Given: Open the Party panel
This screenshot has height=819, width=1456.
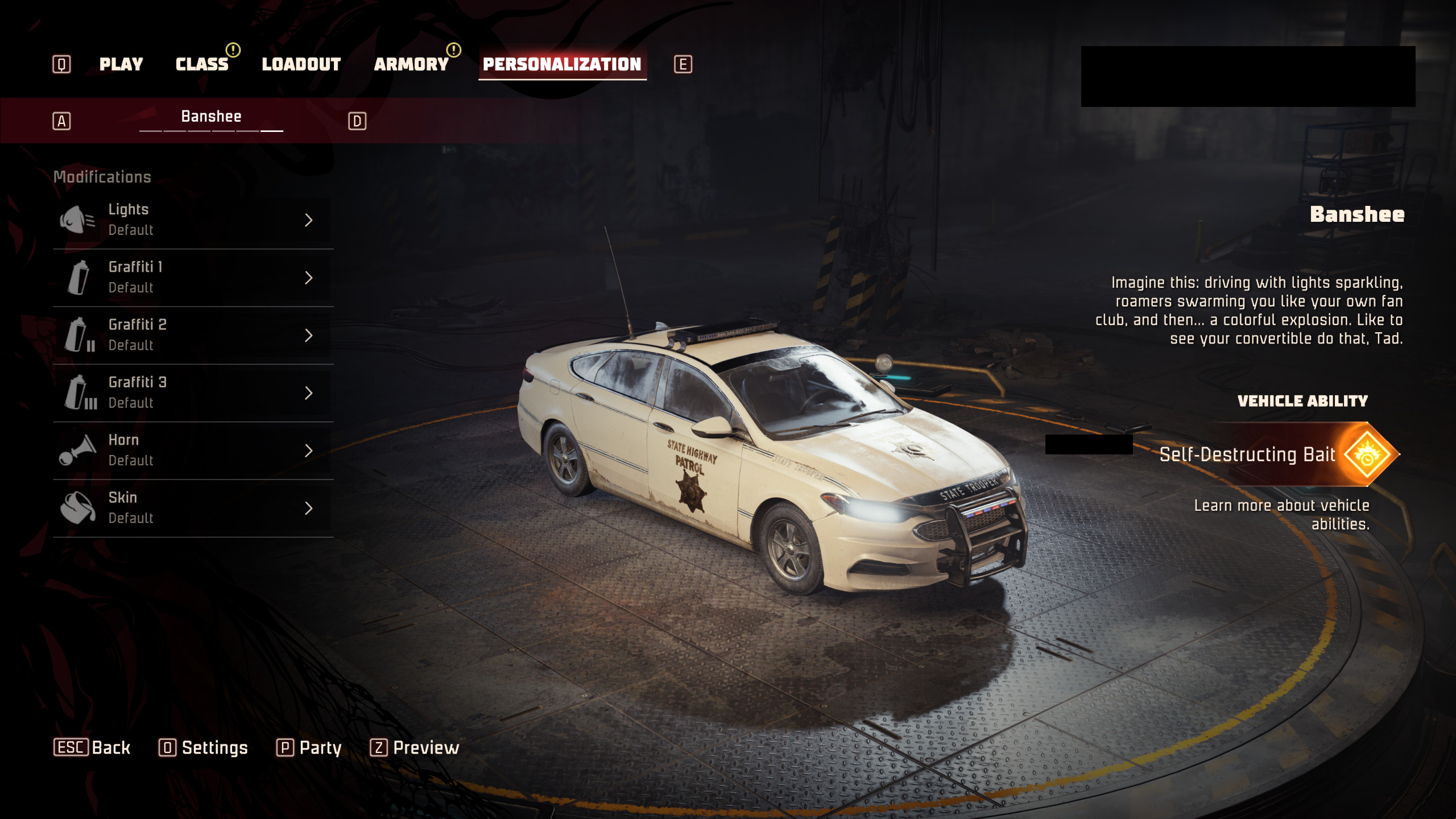Looking at the screenshot, I should [309, 747].
